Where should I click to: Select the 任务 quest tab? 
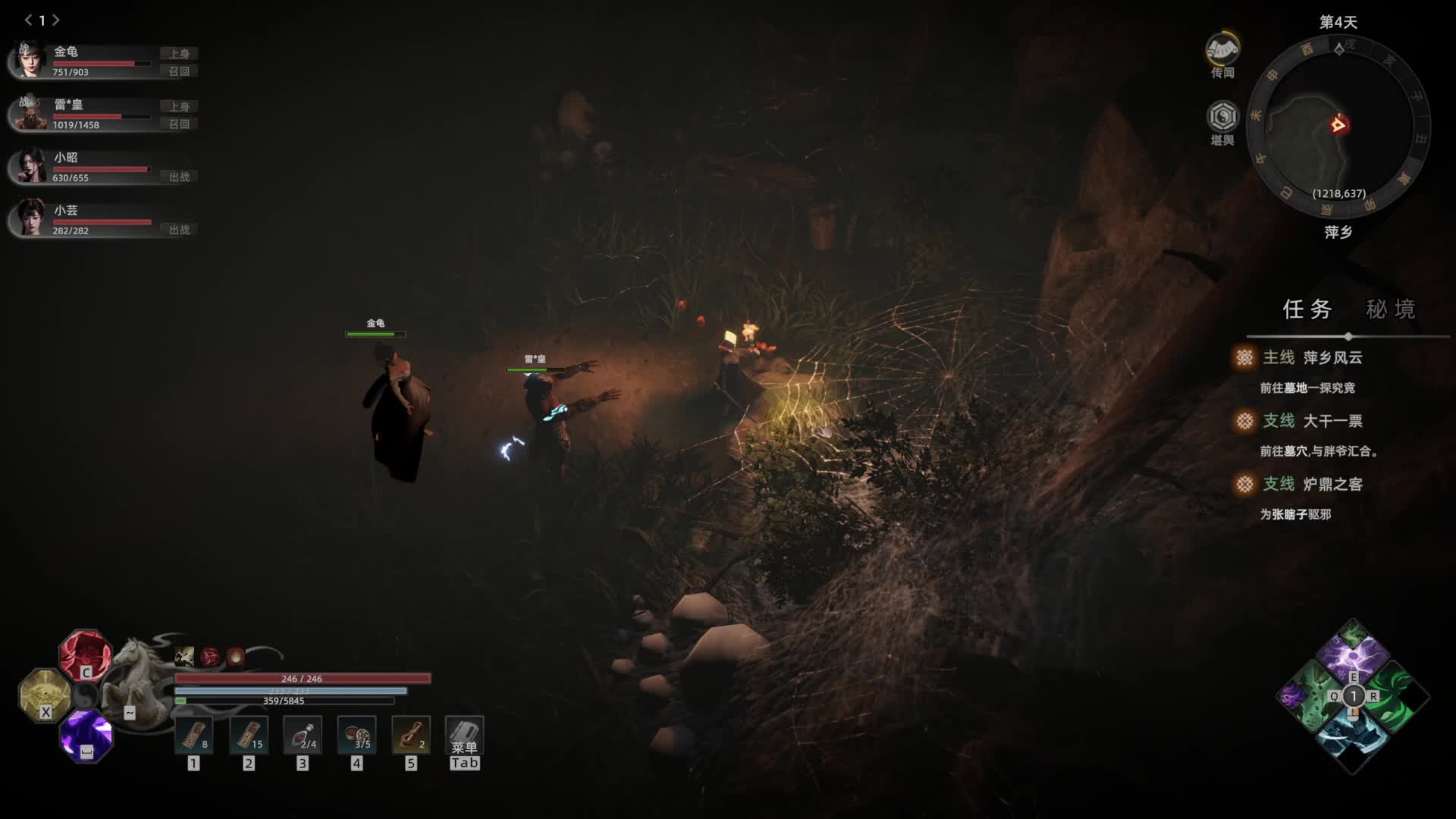point(1307,309)
